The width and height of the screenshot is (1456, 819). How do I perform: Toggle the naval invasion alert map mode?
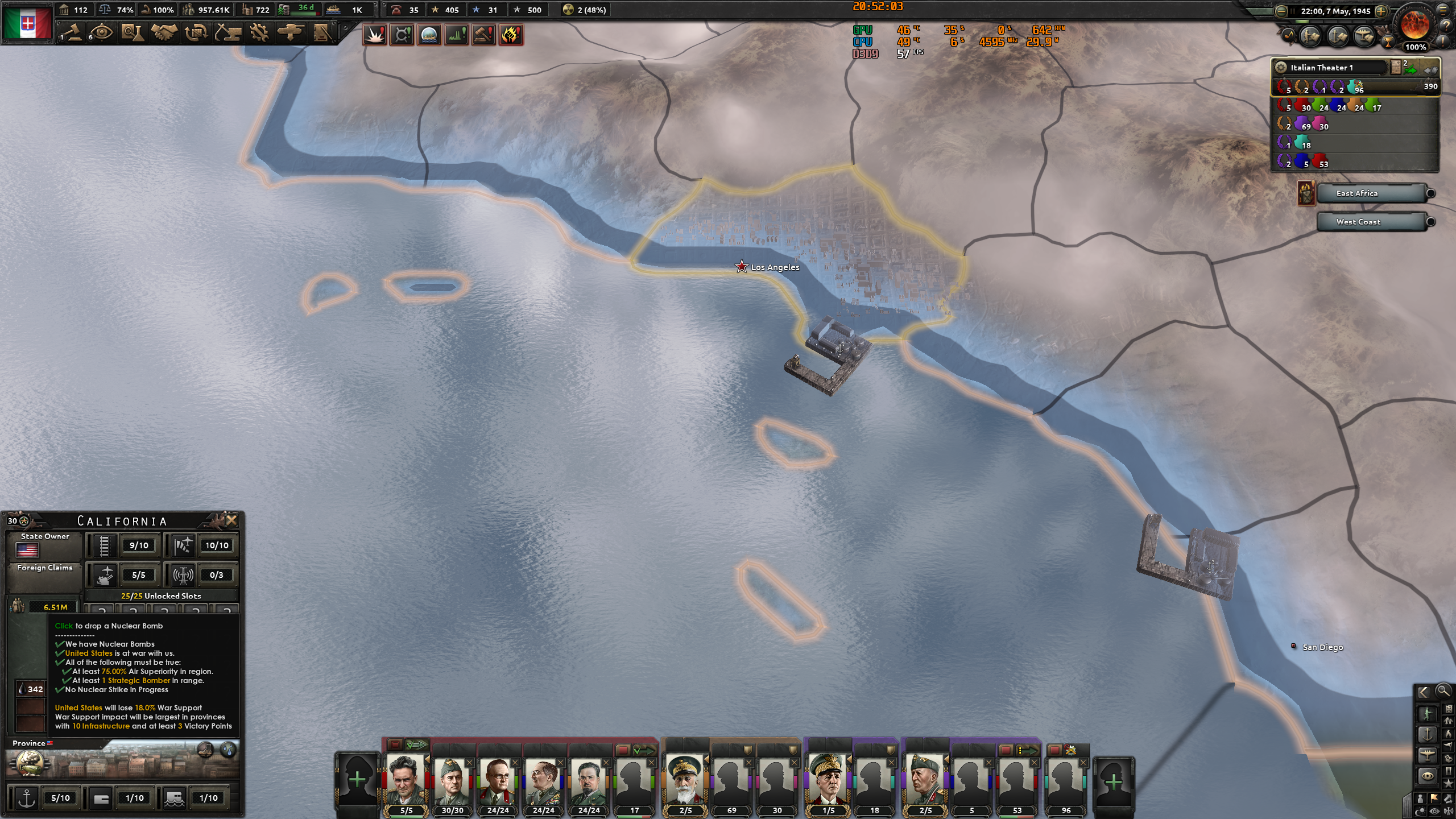(428, 35)
